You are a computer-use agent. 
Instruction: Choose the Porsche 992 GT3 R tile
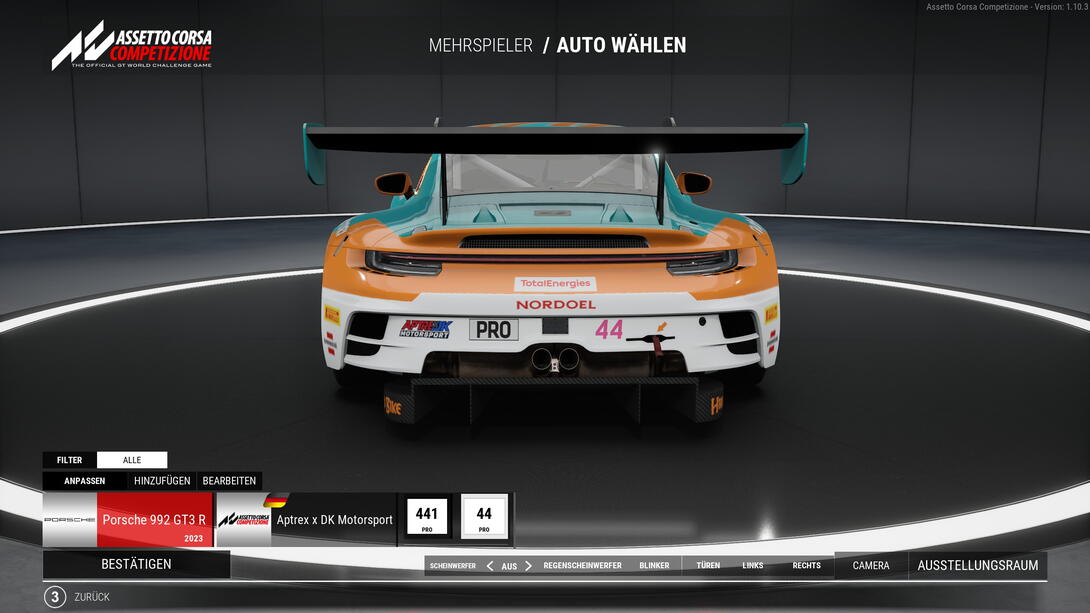coord(128,520)
